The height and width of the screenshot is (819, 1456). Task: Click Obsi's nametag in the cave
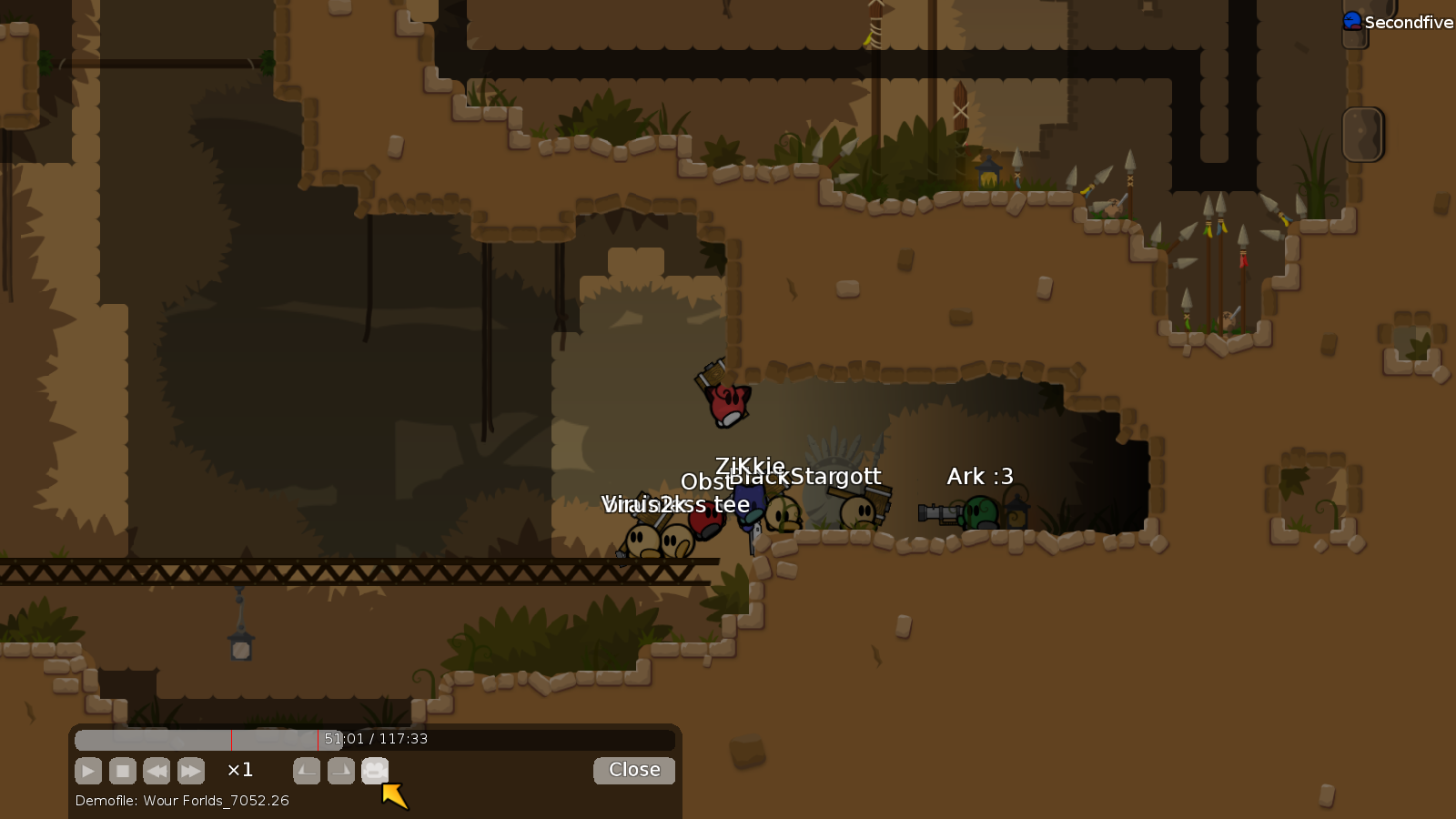(705, 482)
